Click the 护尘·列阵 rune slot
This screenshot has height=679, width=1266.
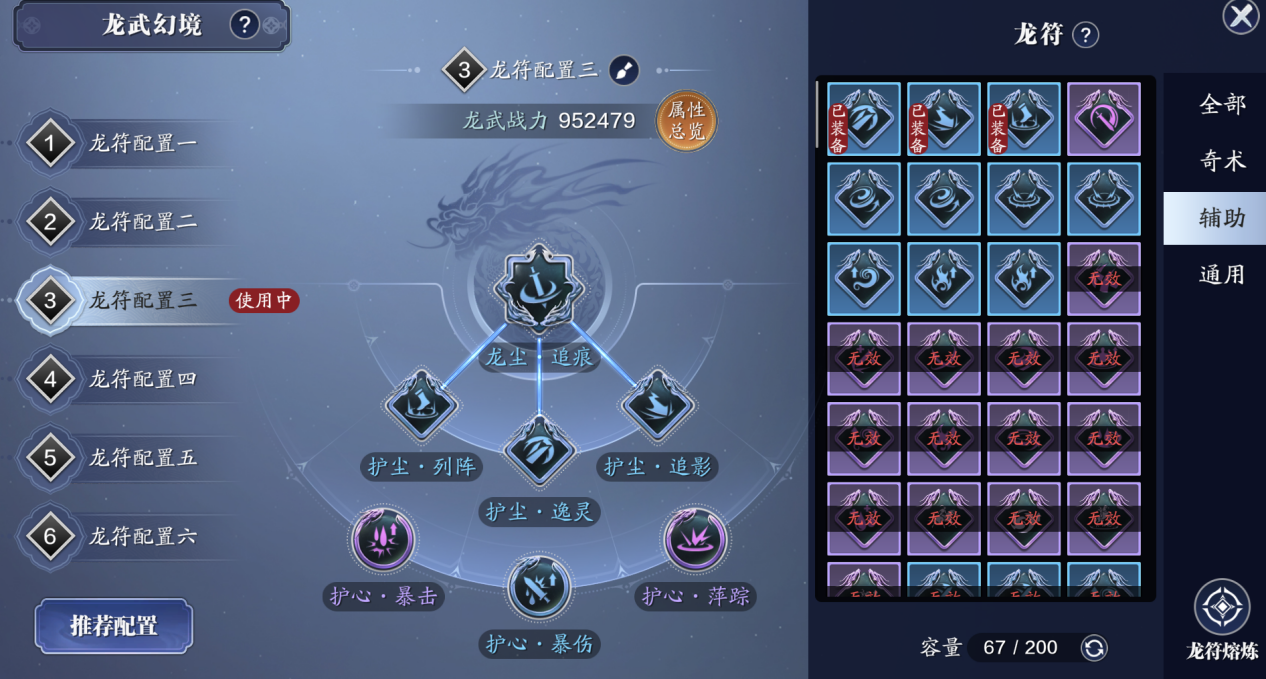421,405
